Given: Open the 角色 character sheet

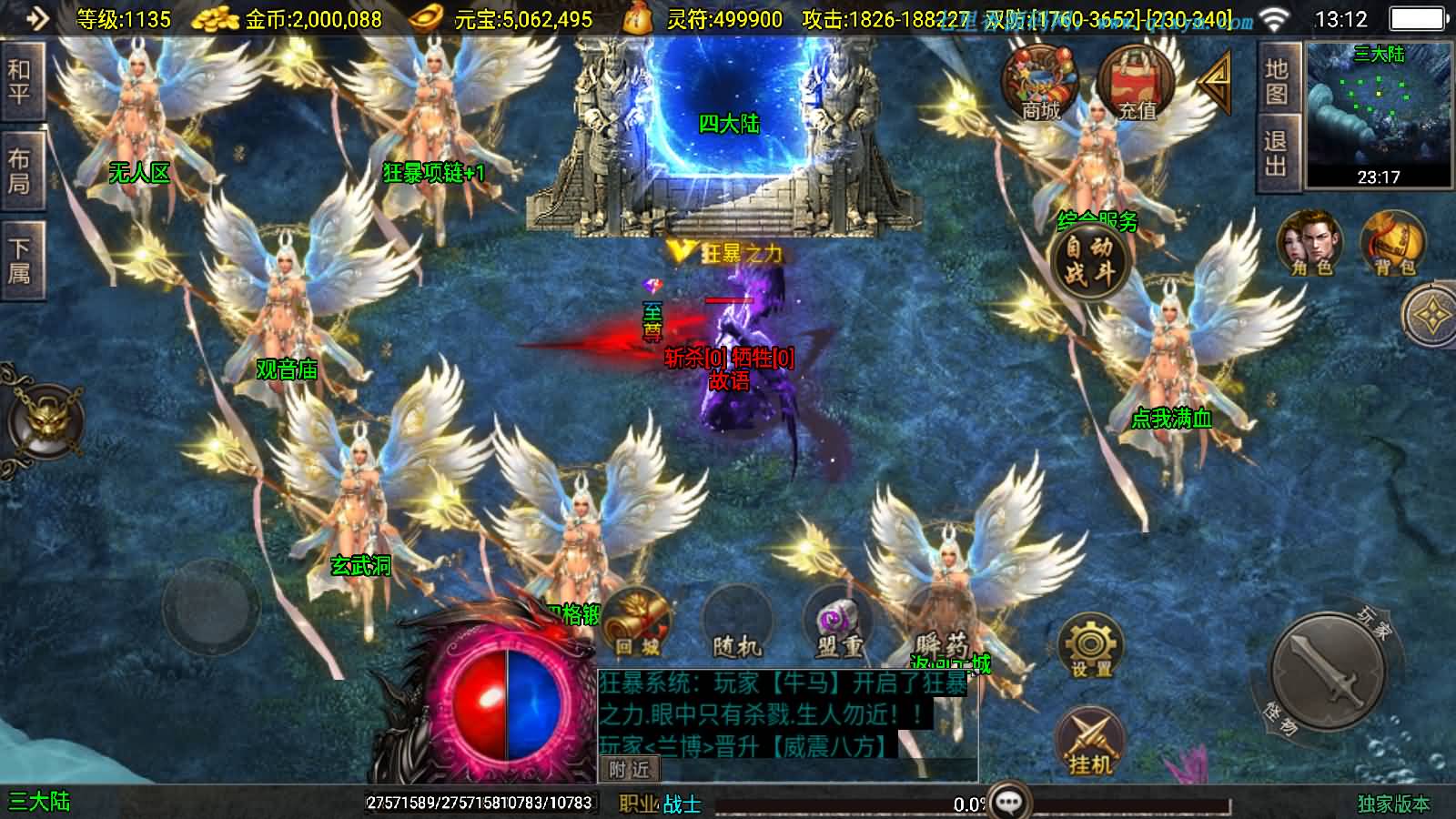Looking at the screenshot, I should tap(1310, 244).
